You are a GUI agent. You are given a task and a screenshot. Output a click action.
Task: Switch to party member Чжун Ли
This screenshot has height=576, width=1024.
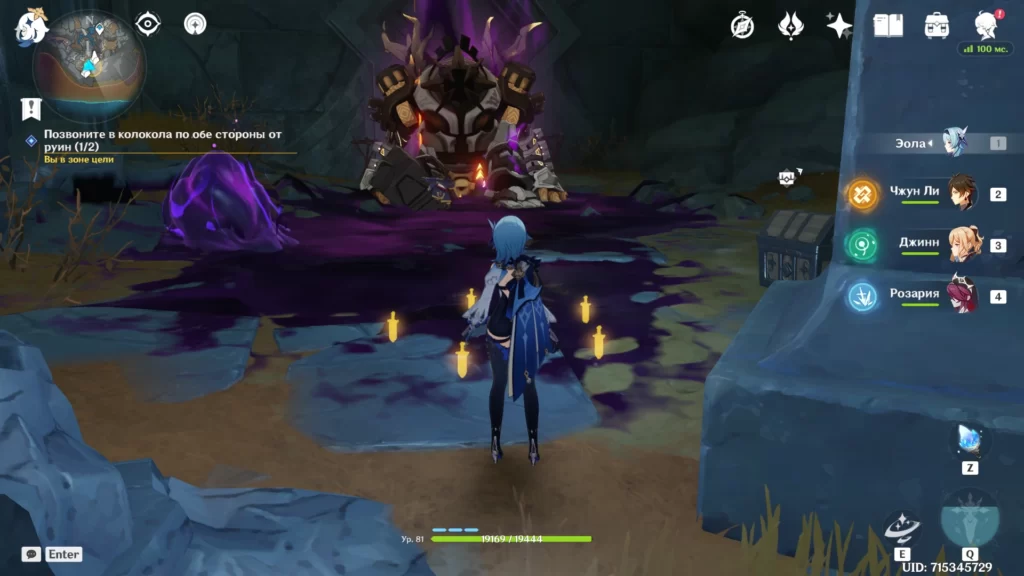pyautogui.click(x=961, y=194)
